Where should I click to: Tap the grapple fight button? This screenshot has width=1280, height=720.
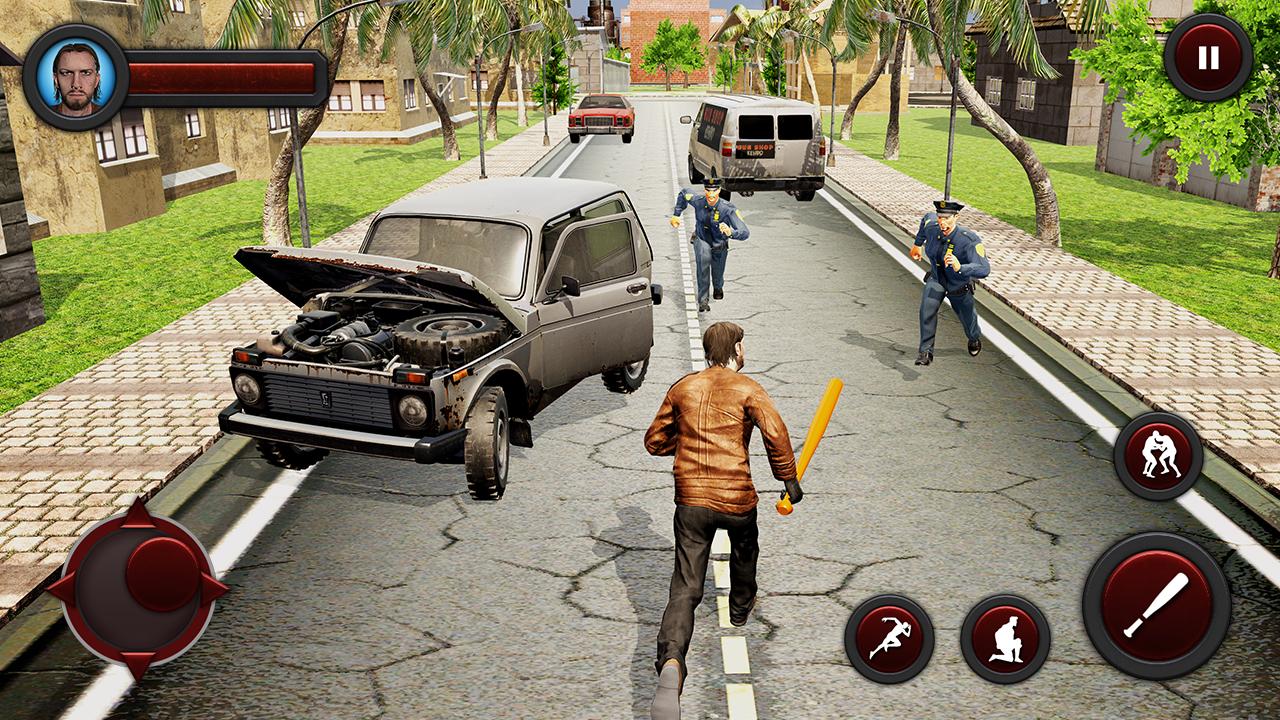(x=1160, y=456)
